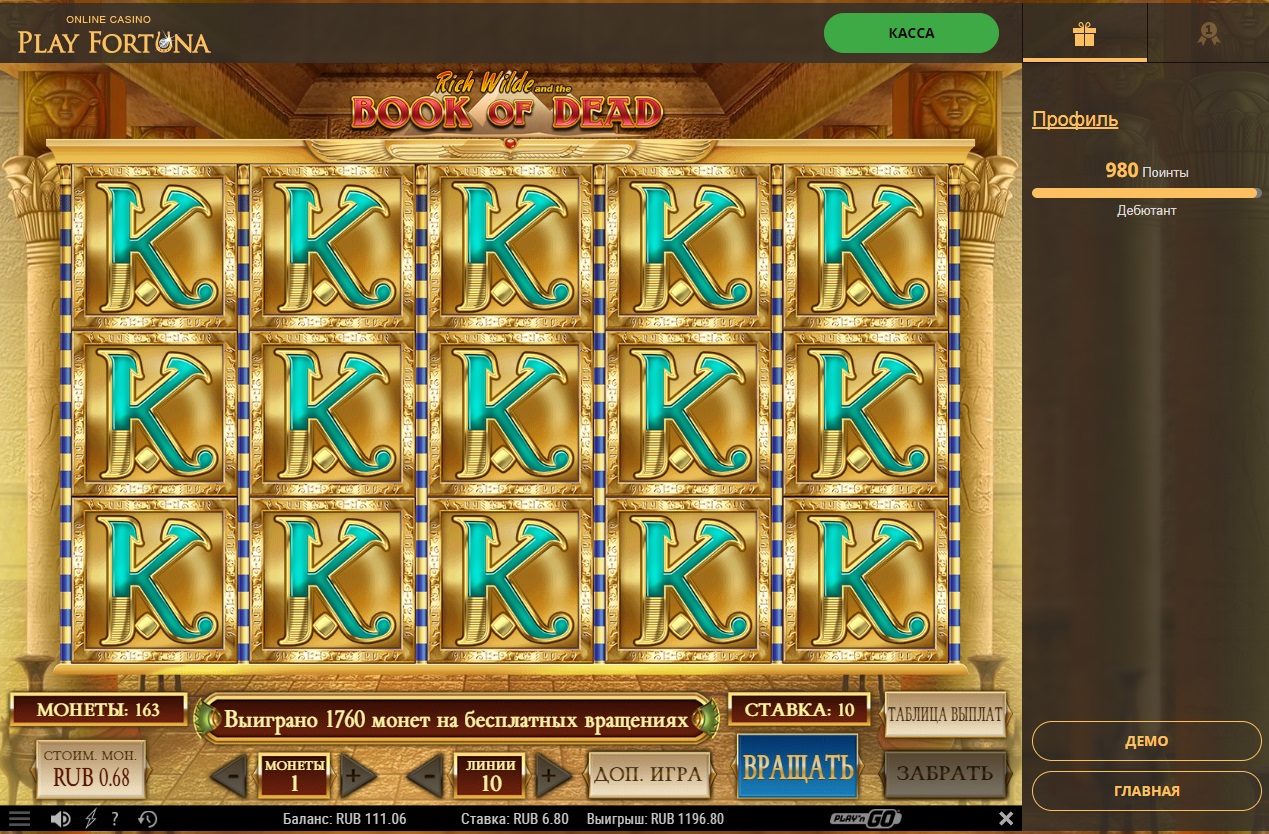Open the ТАБЛИЦА ВЫПЛАТ paytable
Viewport: 1269px width, 834px height.
[944, 715]
